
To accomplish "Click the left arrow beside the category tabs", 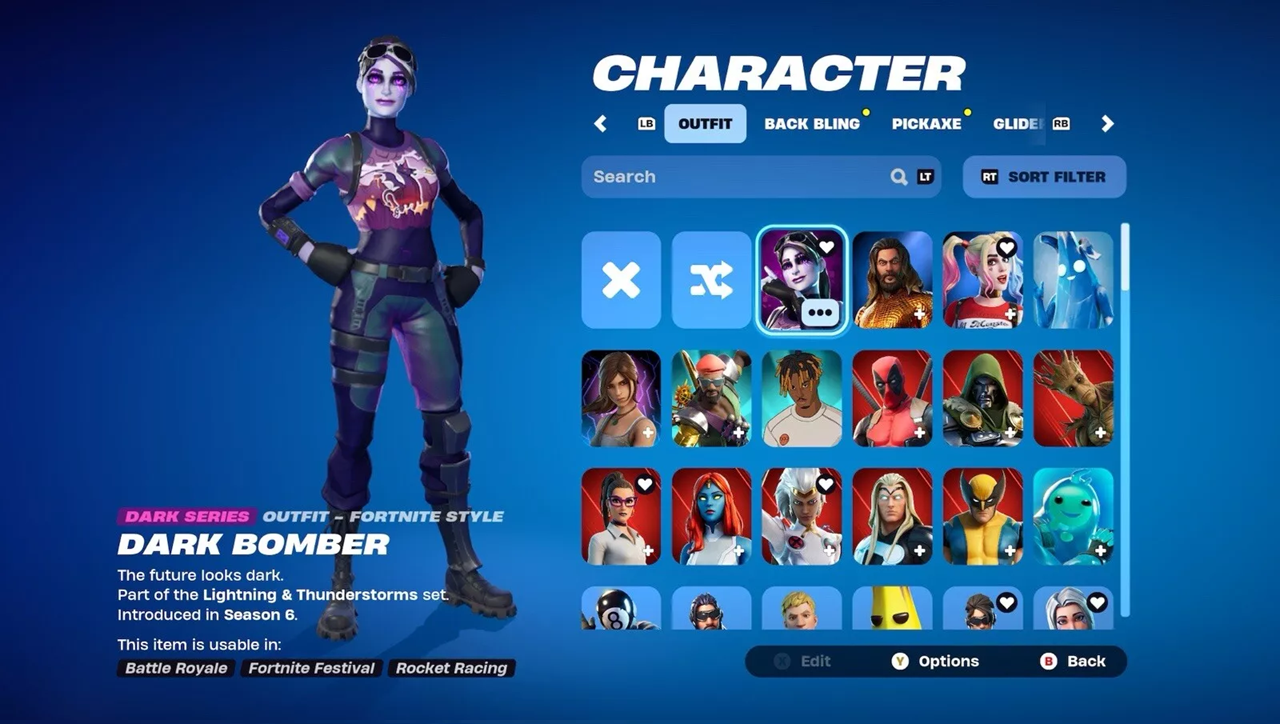I will pos(600,124).
